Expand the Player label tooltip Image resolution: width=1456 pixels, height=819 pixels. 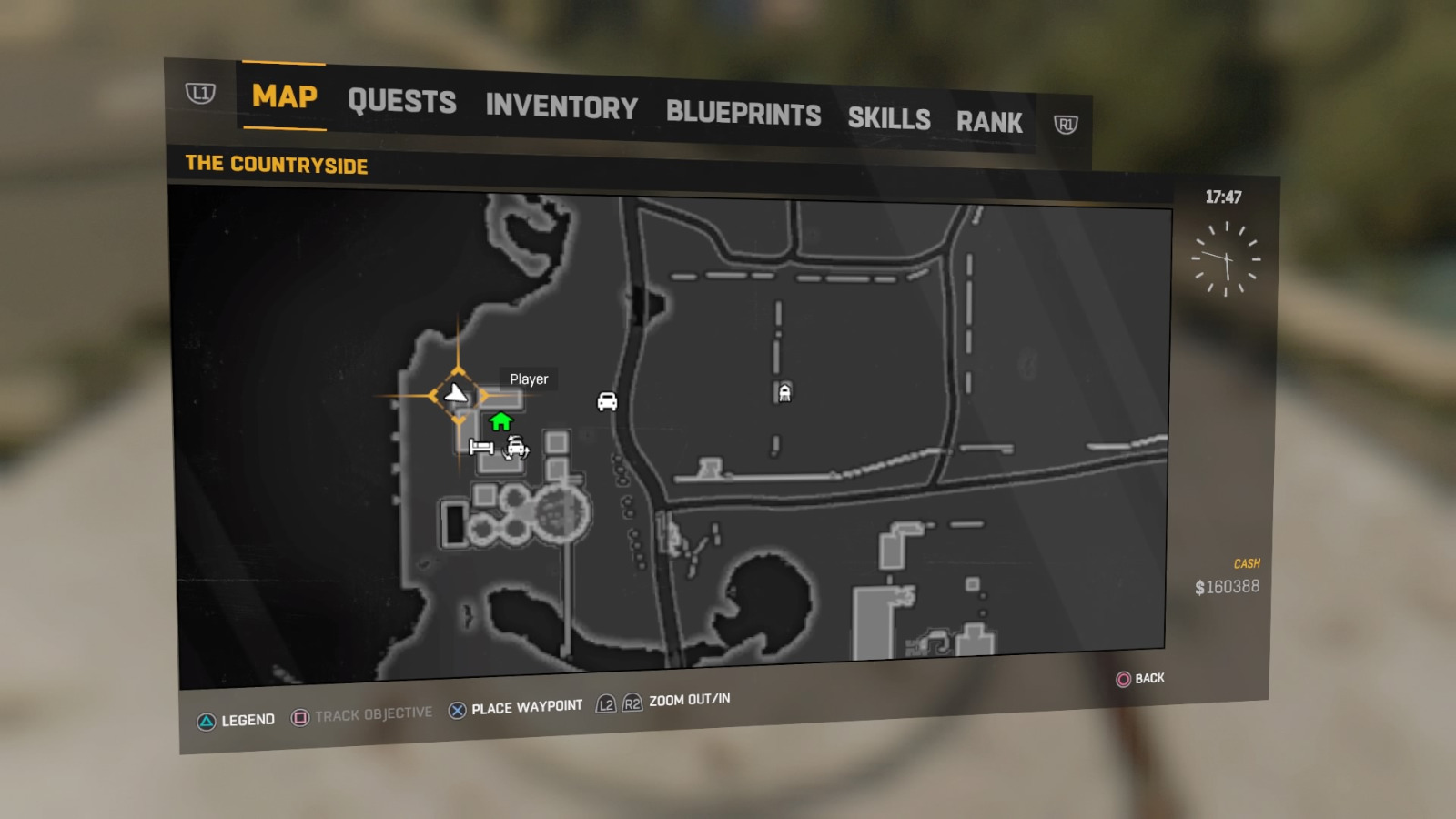528,379
